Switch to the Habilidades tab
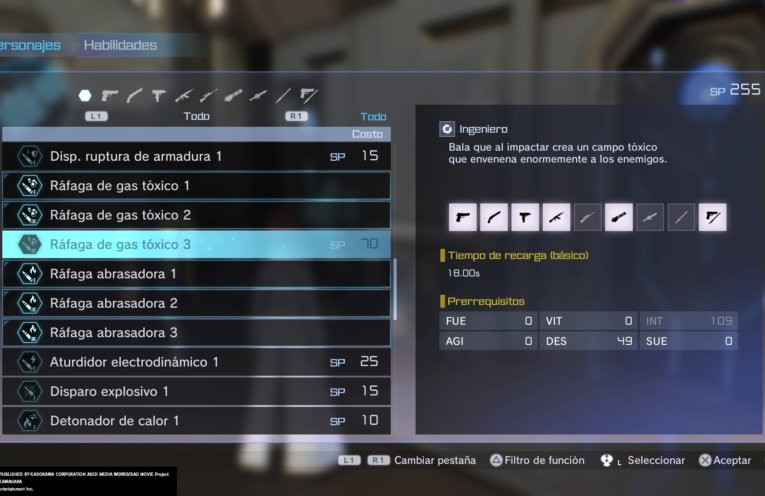Screen dimensions: 765x496 120,45
